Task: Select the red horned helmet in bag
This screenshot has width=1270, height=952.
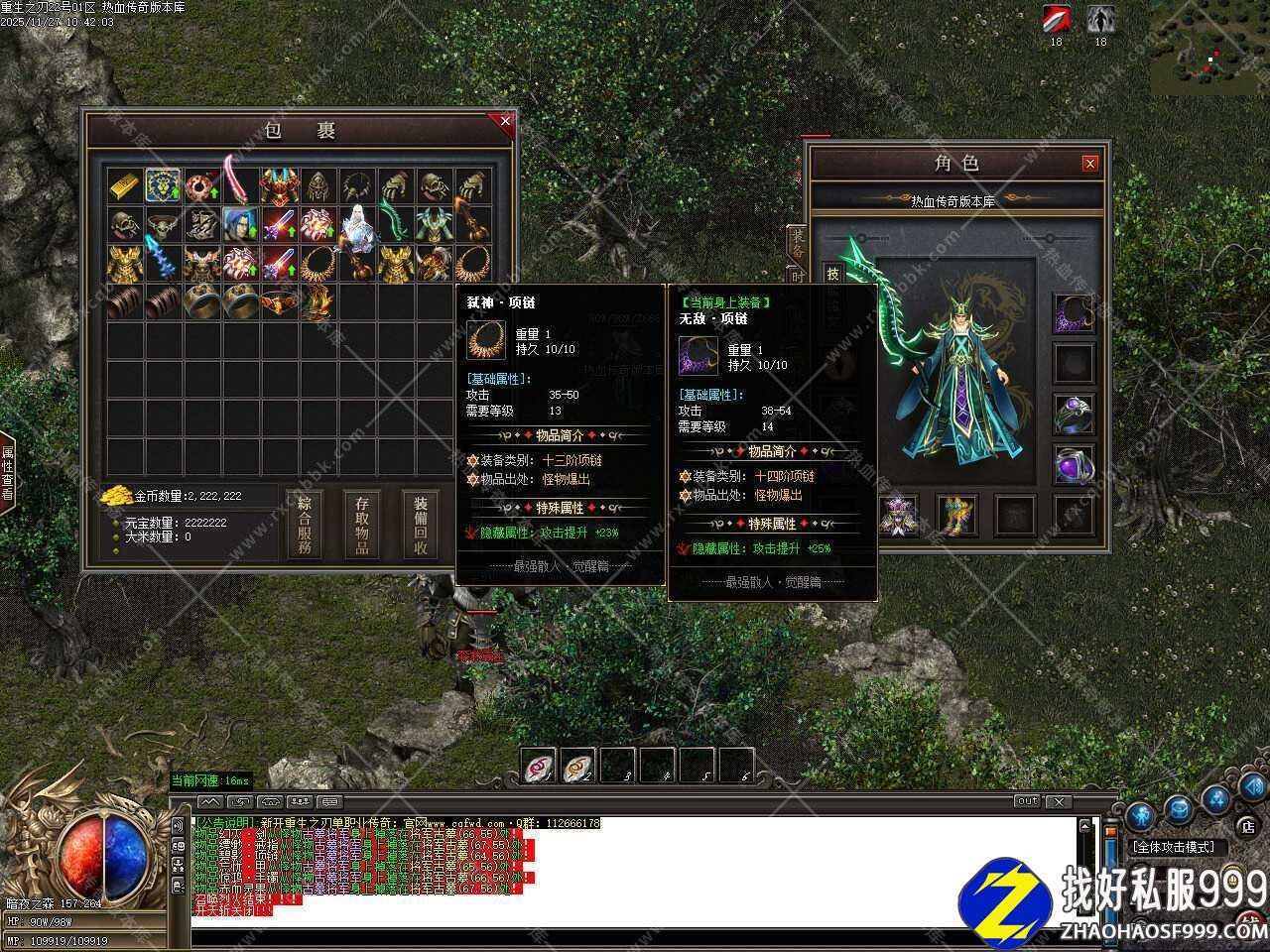Action: (x=279, y=186)
